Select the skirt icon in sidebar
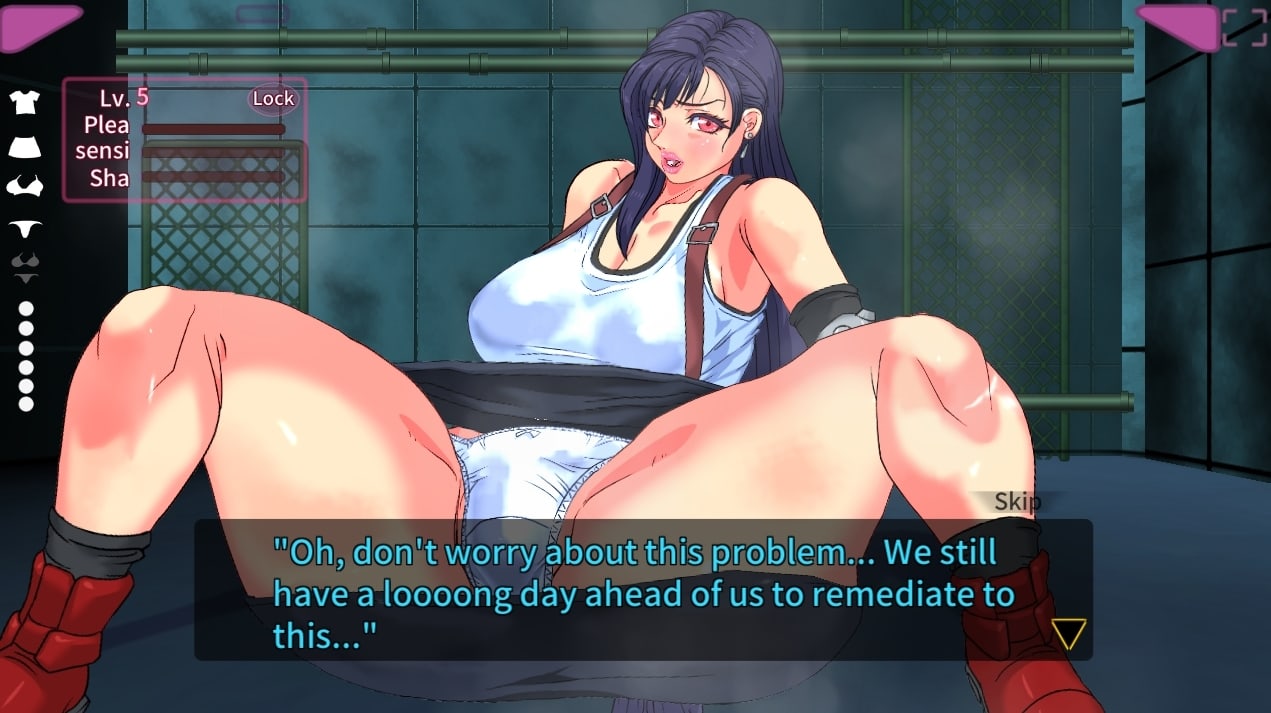The height and width of the screenshot is (713, 1271). click(25, 145)
